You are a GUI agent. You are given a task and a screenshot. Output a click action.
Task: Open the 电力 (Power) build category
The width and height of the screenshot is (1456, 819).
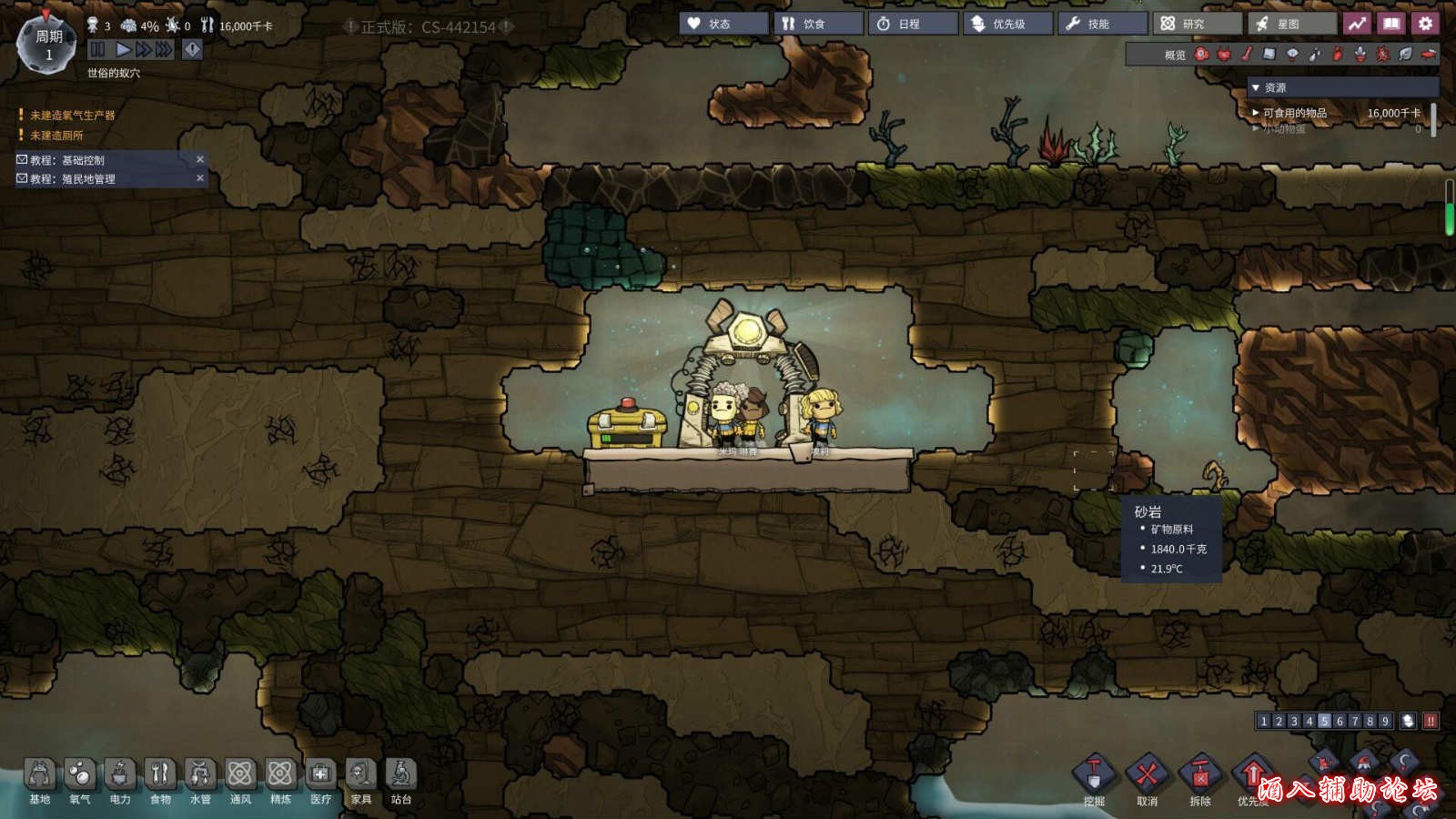click(120, 781)
